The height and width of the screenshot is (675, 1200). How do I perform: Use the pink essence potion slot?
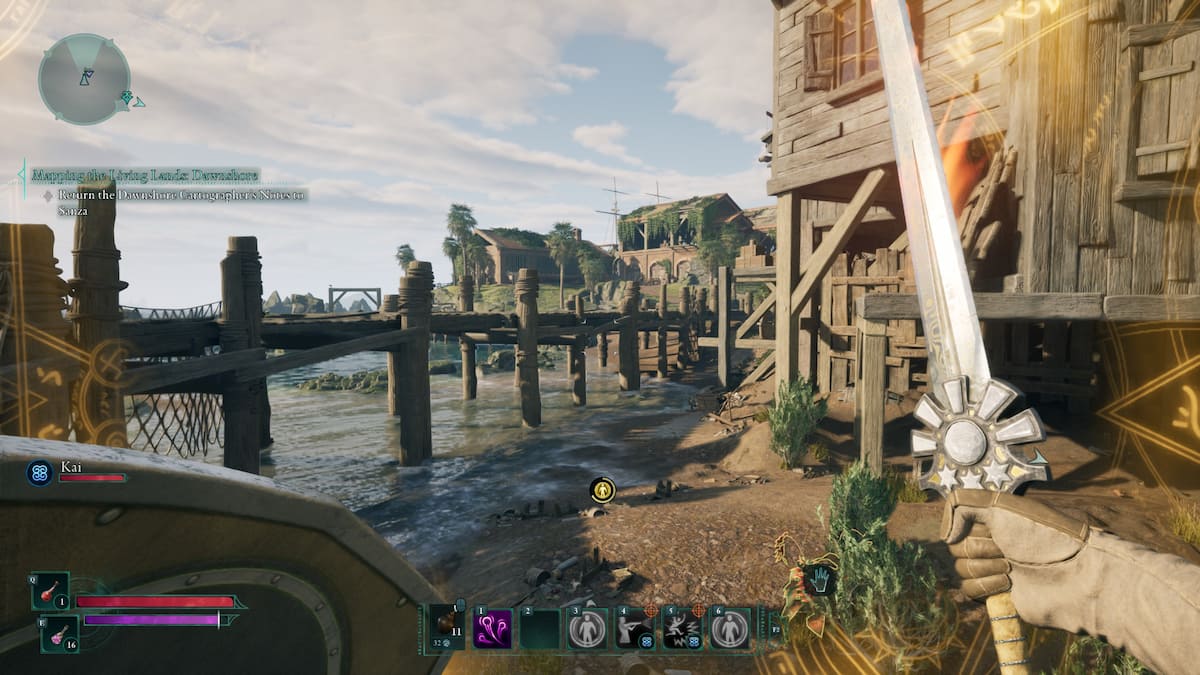pyautogui.click(x=59, y=633)
